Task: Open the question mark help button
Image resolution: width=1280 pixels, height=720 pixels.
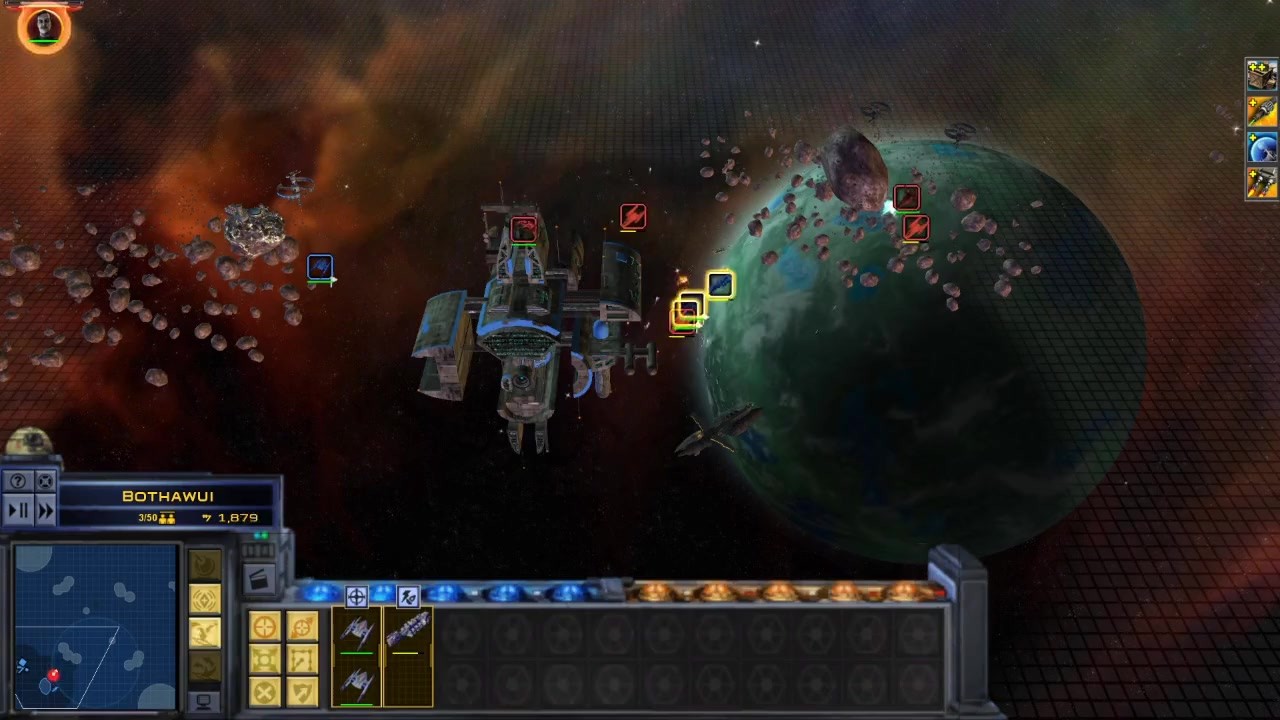Action: [18, 481]
